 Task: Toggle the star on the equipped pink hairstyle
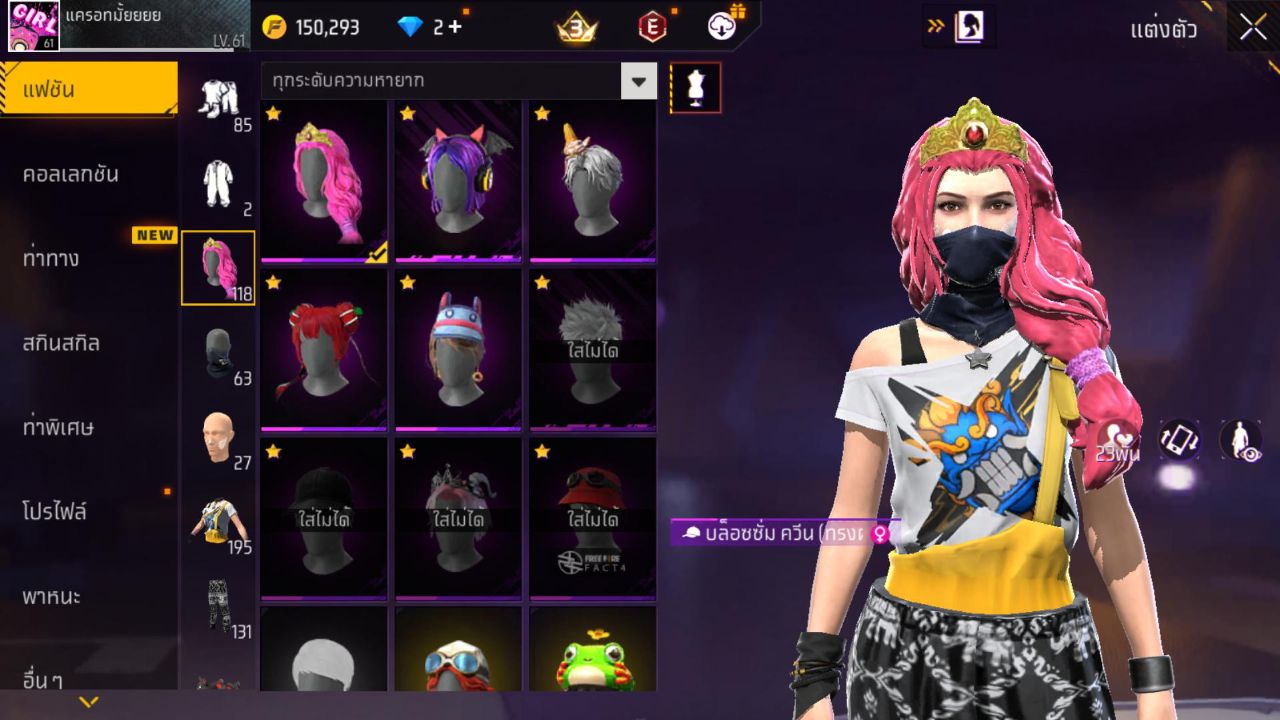point(271,115)
